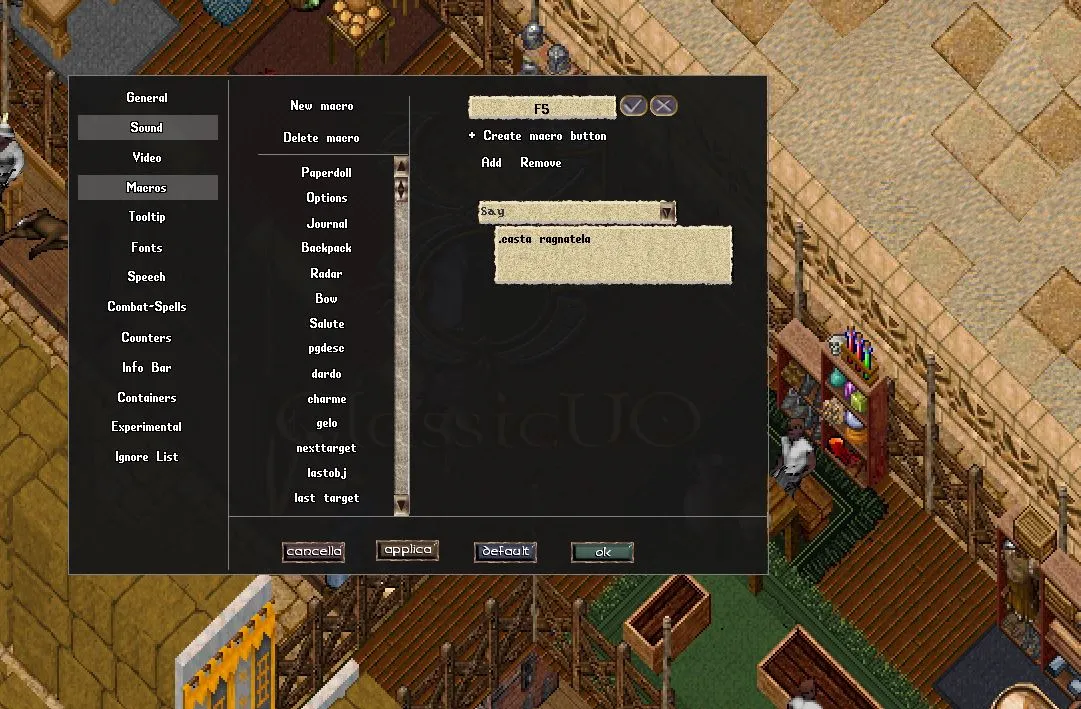Add a new macro action
The height and width of the screenshot is (709, 1081).
491,163
